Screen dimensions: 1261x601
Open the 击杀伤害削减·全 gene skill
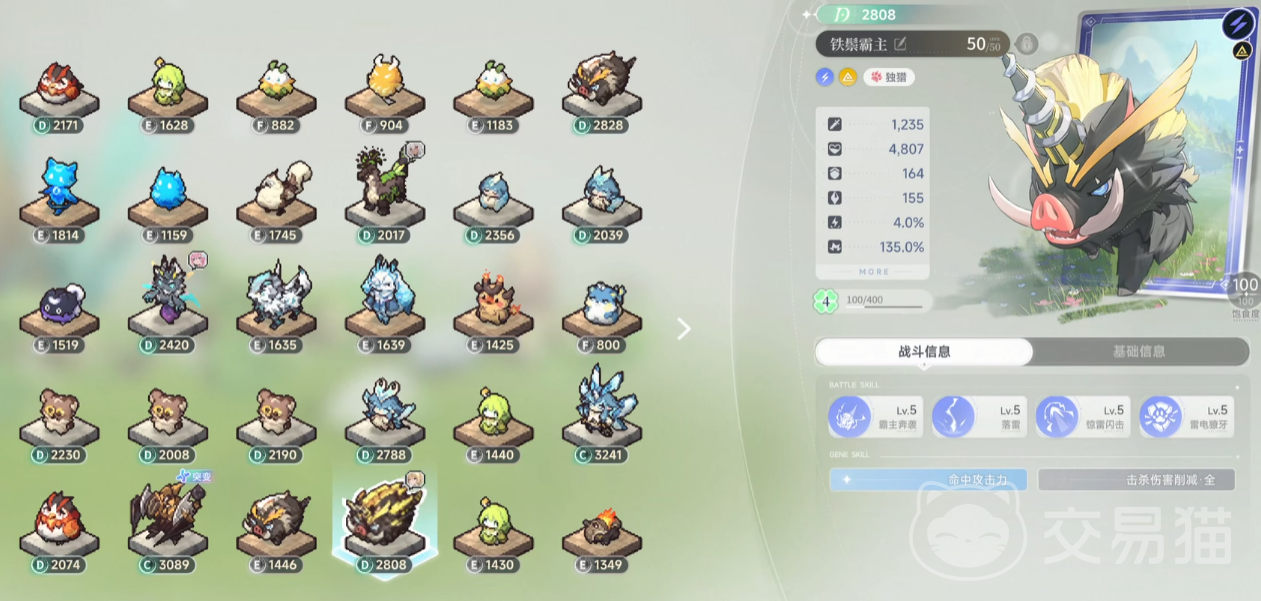pos(1136,480)
